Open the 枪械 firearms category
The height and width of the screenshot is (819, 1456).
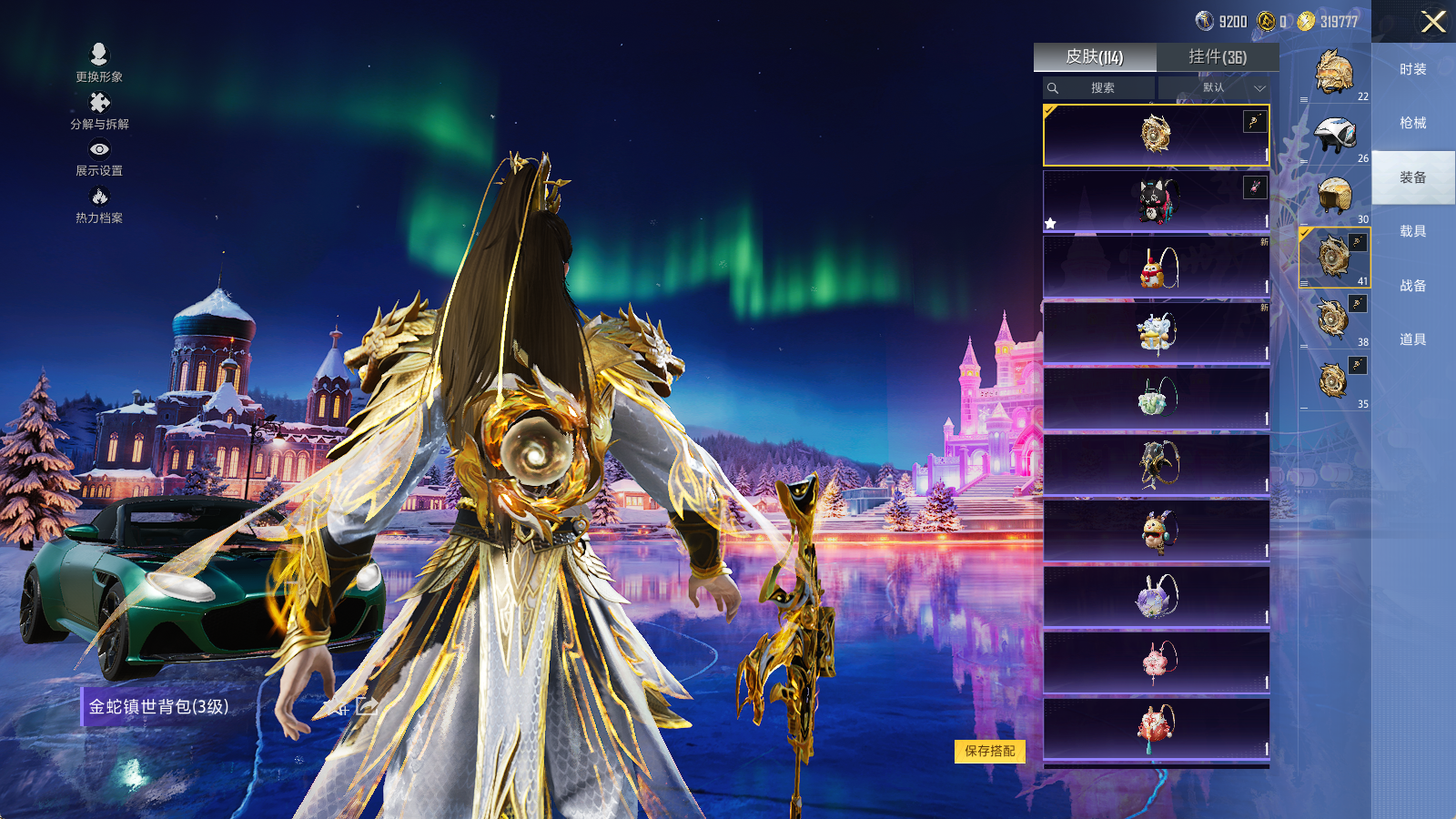(1412, 123)
